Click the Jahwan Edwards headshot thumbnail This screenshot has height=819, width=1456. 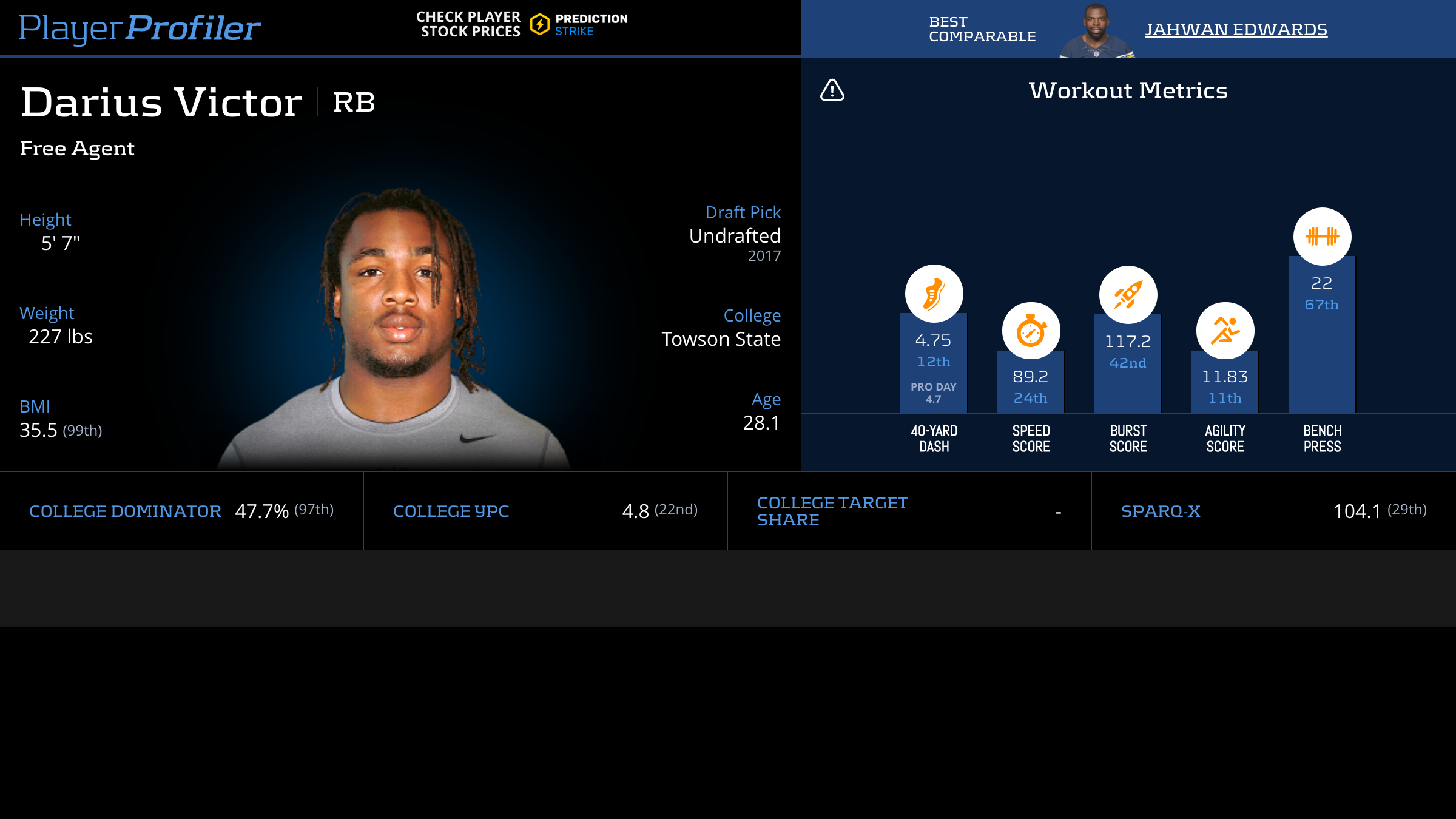tap(1096, 32)
